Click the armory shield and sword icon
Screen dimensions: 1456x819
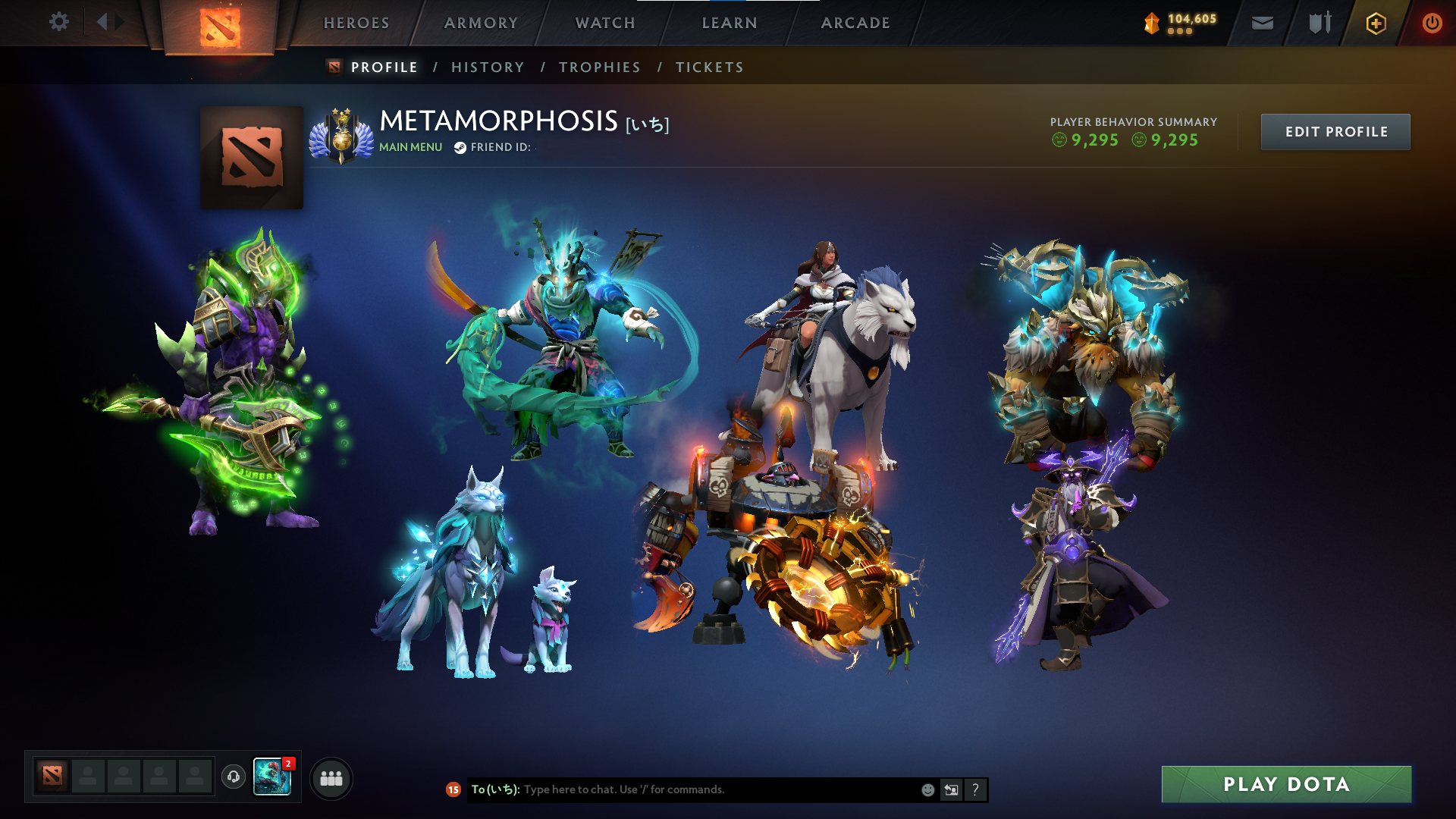pyautogui.click(x=1318, y=23)
